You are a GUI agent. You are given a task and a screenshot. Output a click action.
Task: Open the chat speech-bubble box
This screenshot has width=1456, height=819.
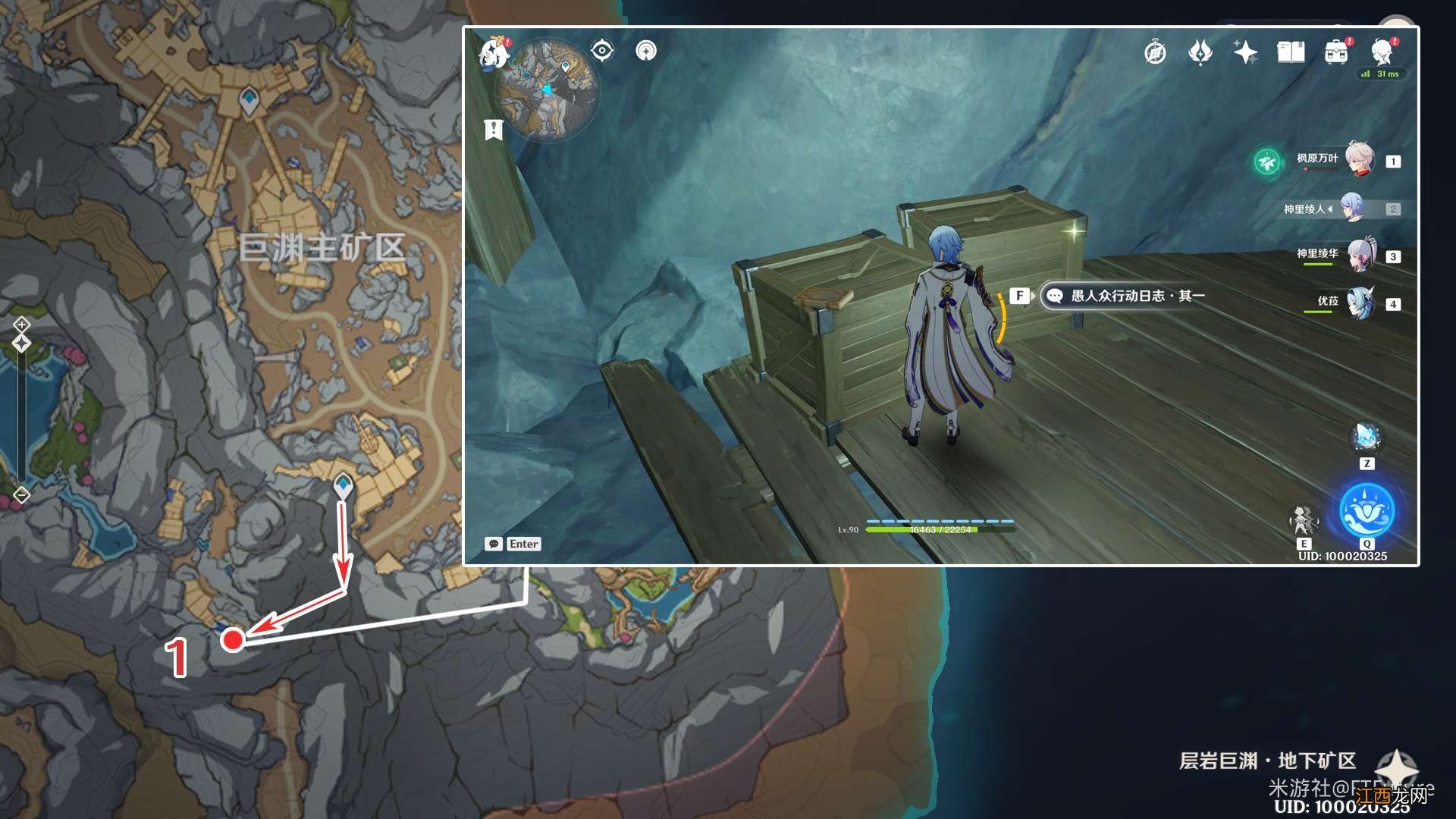(x=513, y=544)
